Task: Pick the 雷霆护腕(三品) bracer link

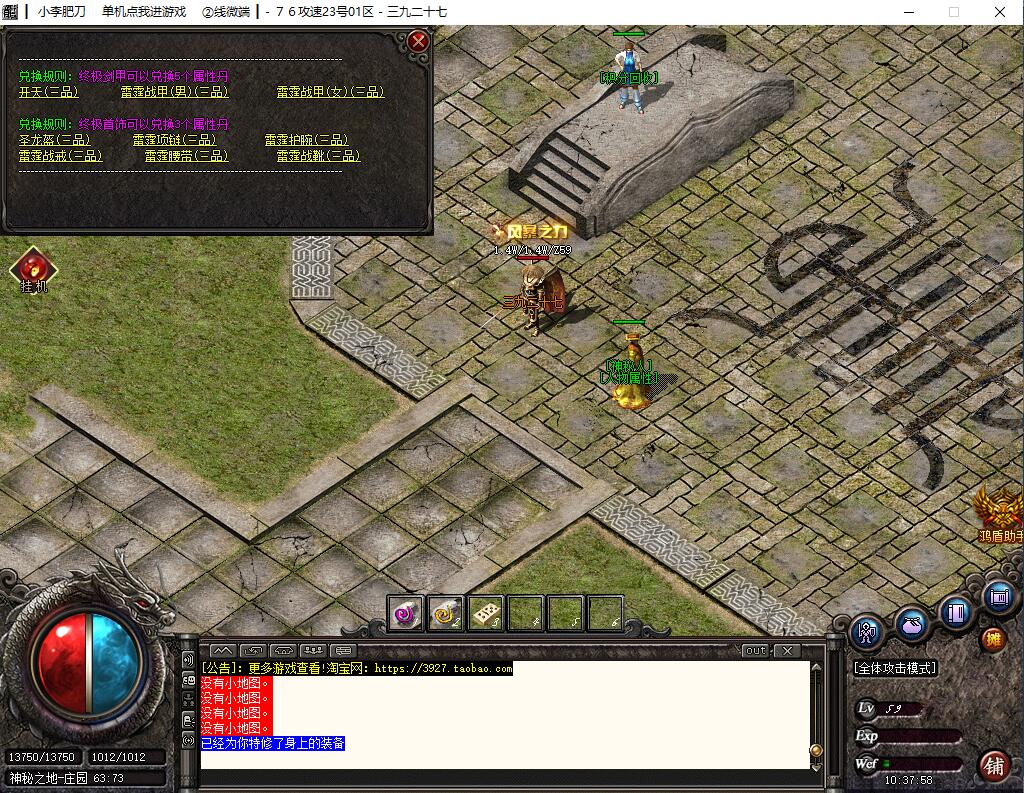Action: [x=306, y=140]
